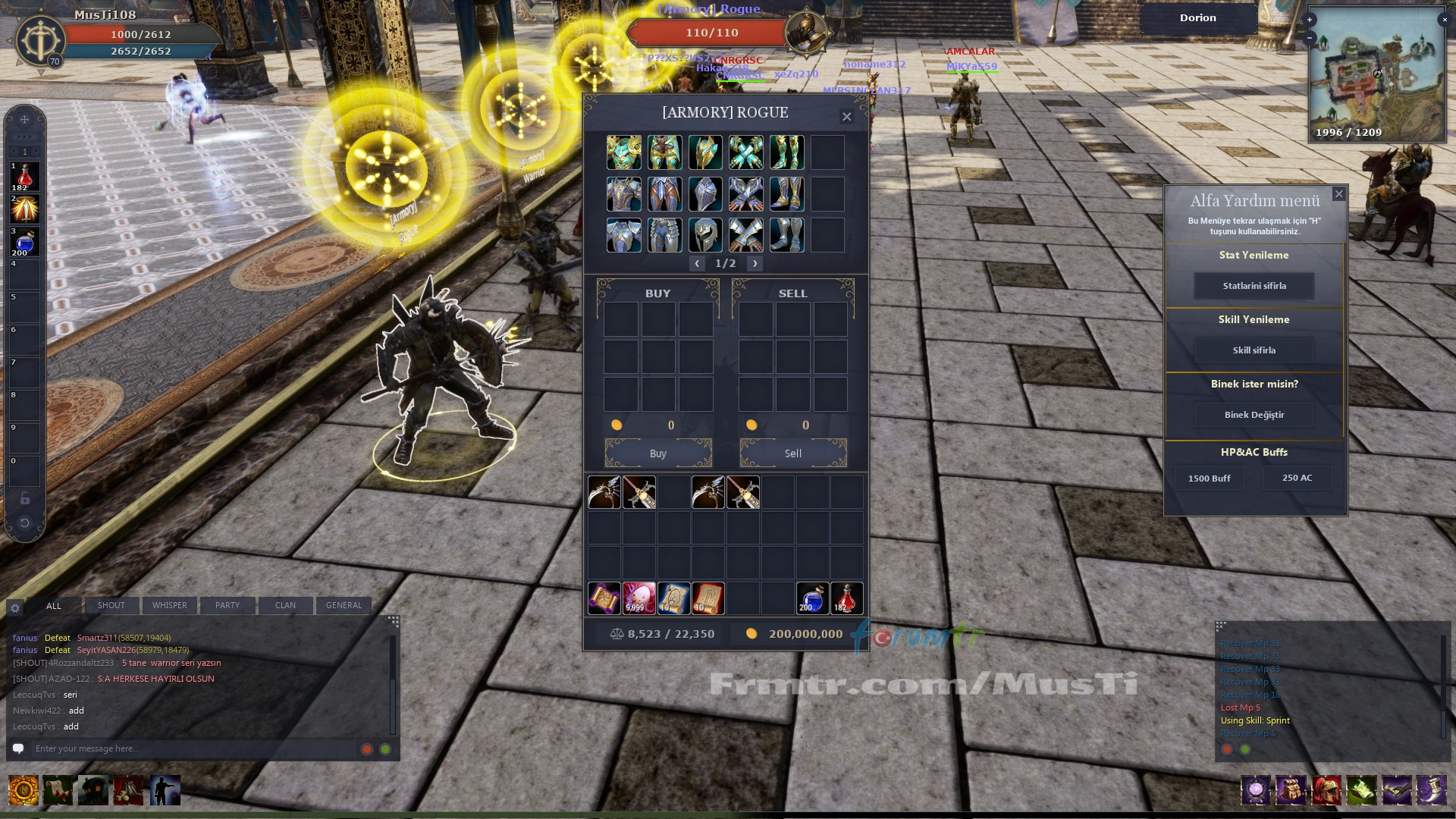Open the Whisper chat tab
Screen dimensions: 1456x819
coord(169,605)
